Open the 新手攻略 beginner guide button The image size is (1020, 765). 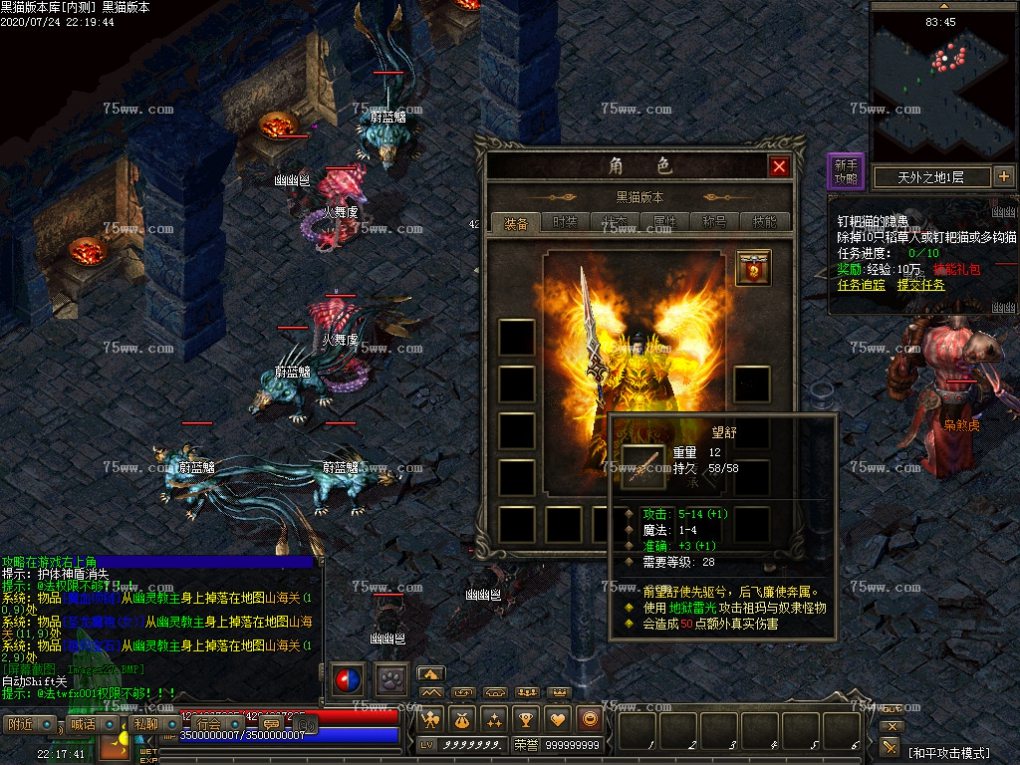[x=846, y=173]
